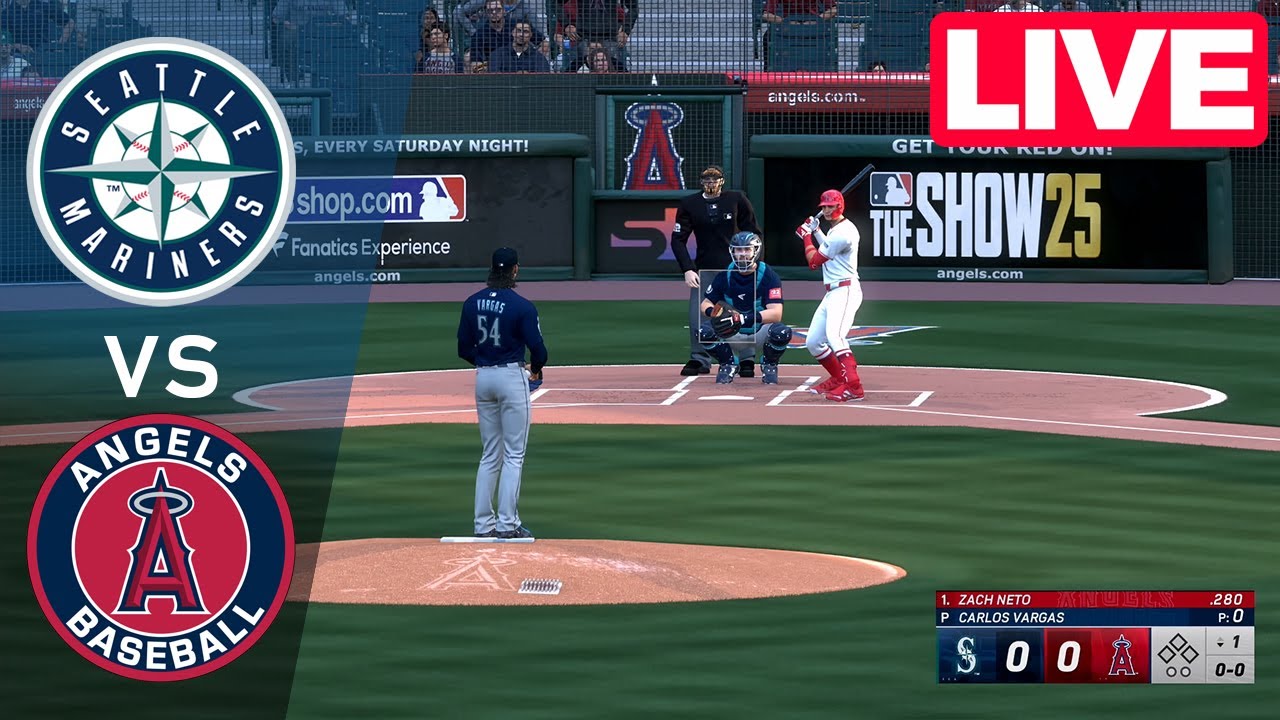
Task: Click the Mariners 'S' icon on the scorebug
Action: 965,653
